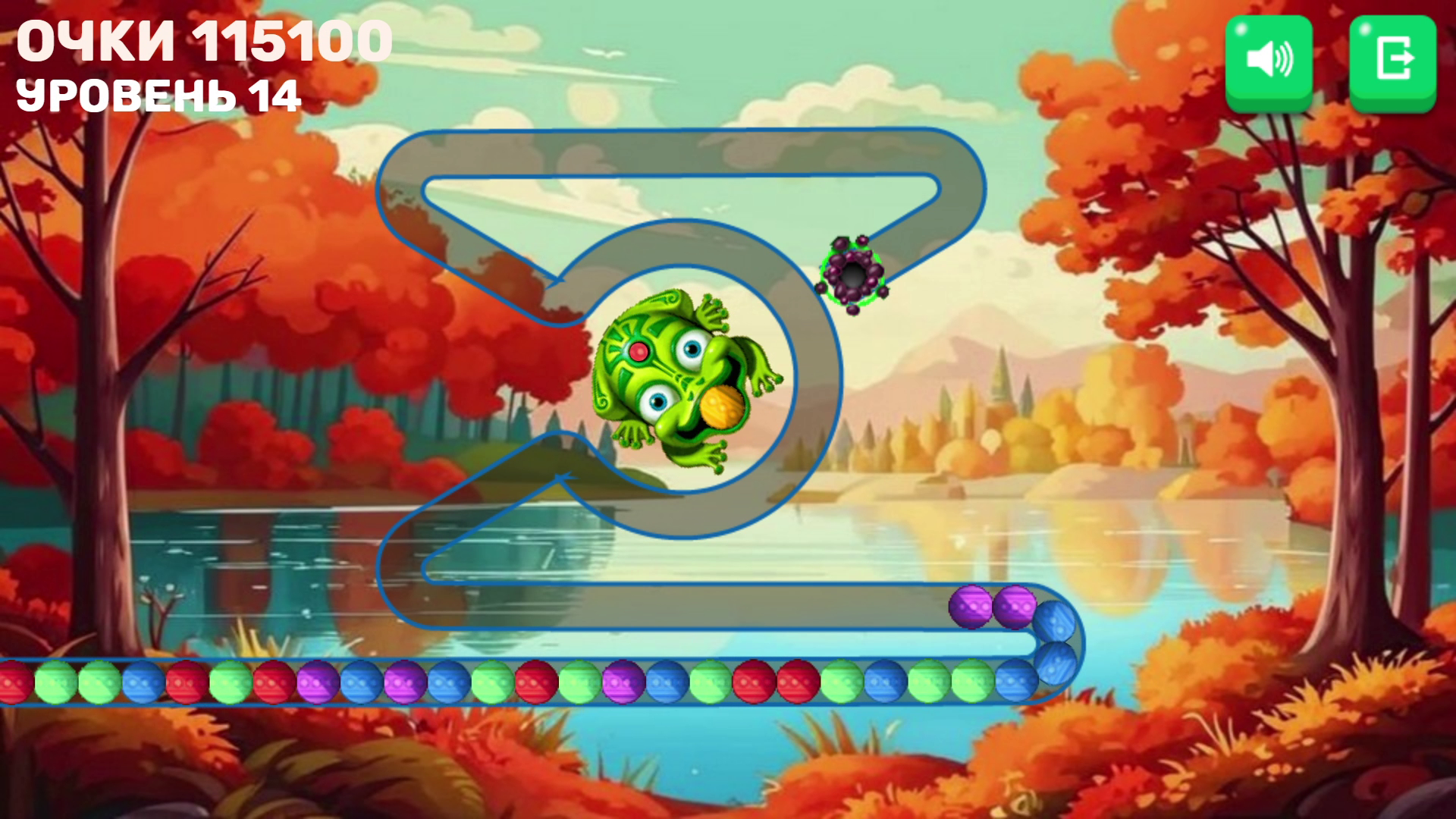Select the ОЧКИ 115100 score label
This screenshot has width=1456, height=819.
[205, 42]
